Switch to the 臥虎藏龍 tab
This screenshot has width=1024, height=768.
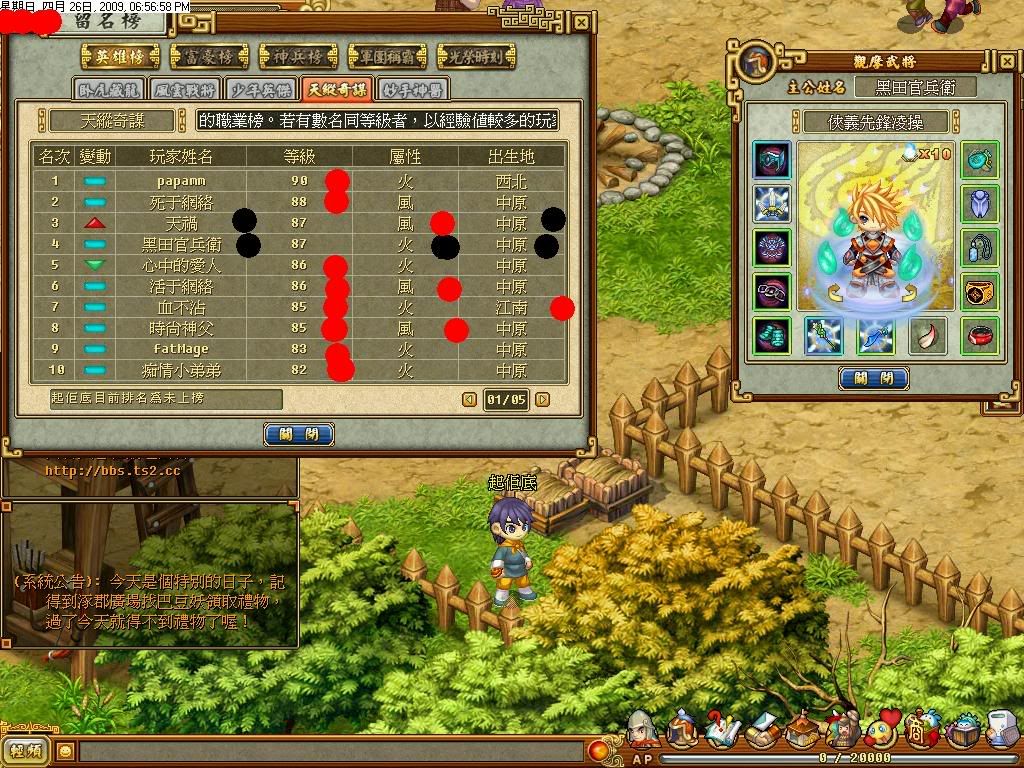[x=110, y=89]
